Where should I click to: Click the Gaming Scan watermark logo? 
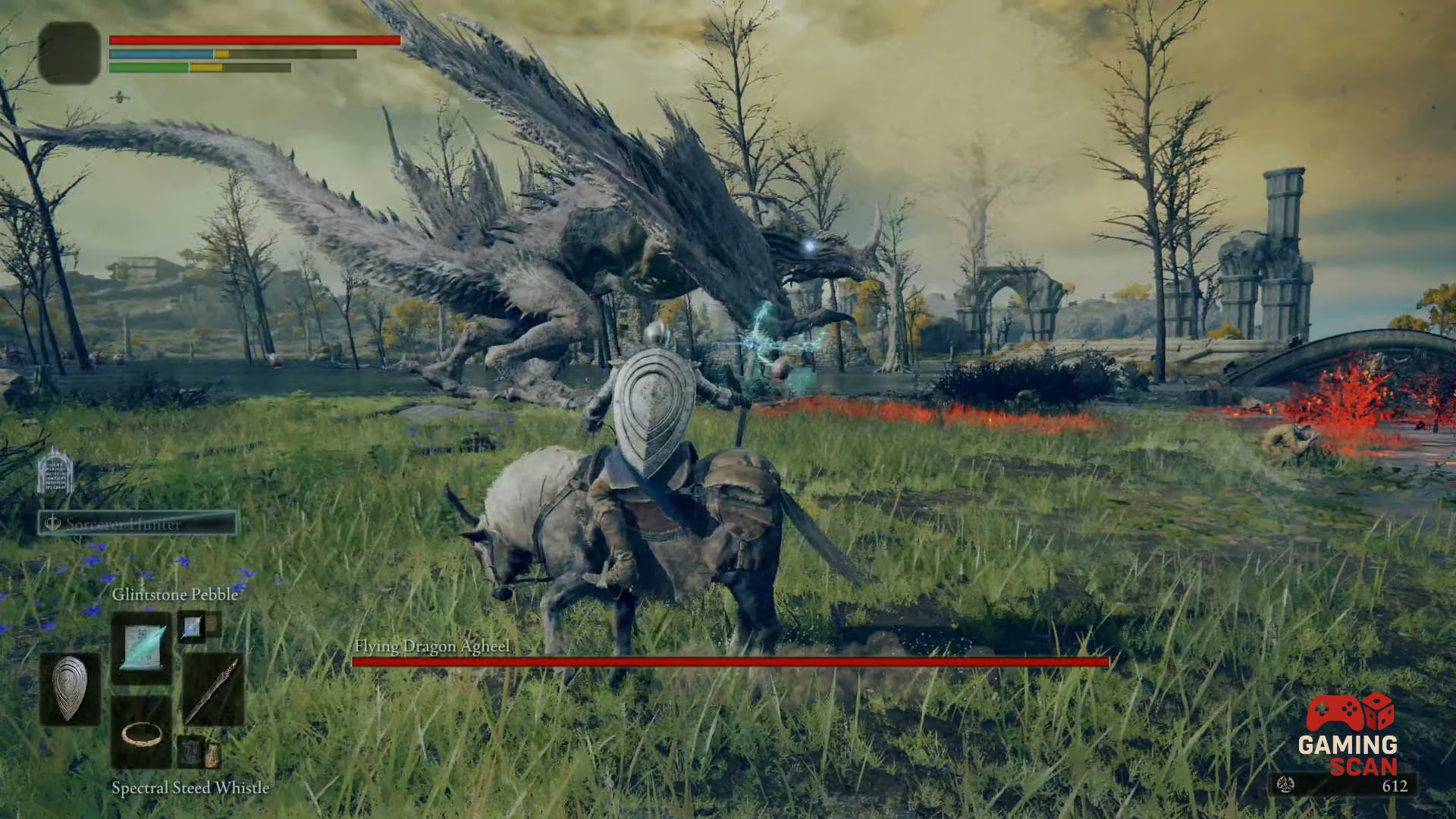(1349, 735)
